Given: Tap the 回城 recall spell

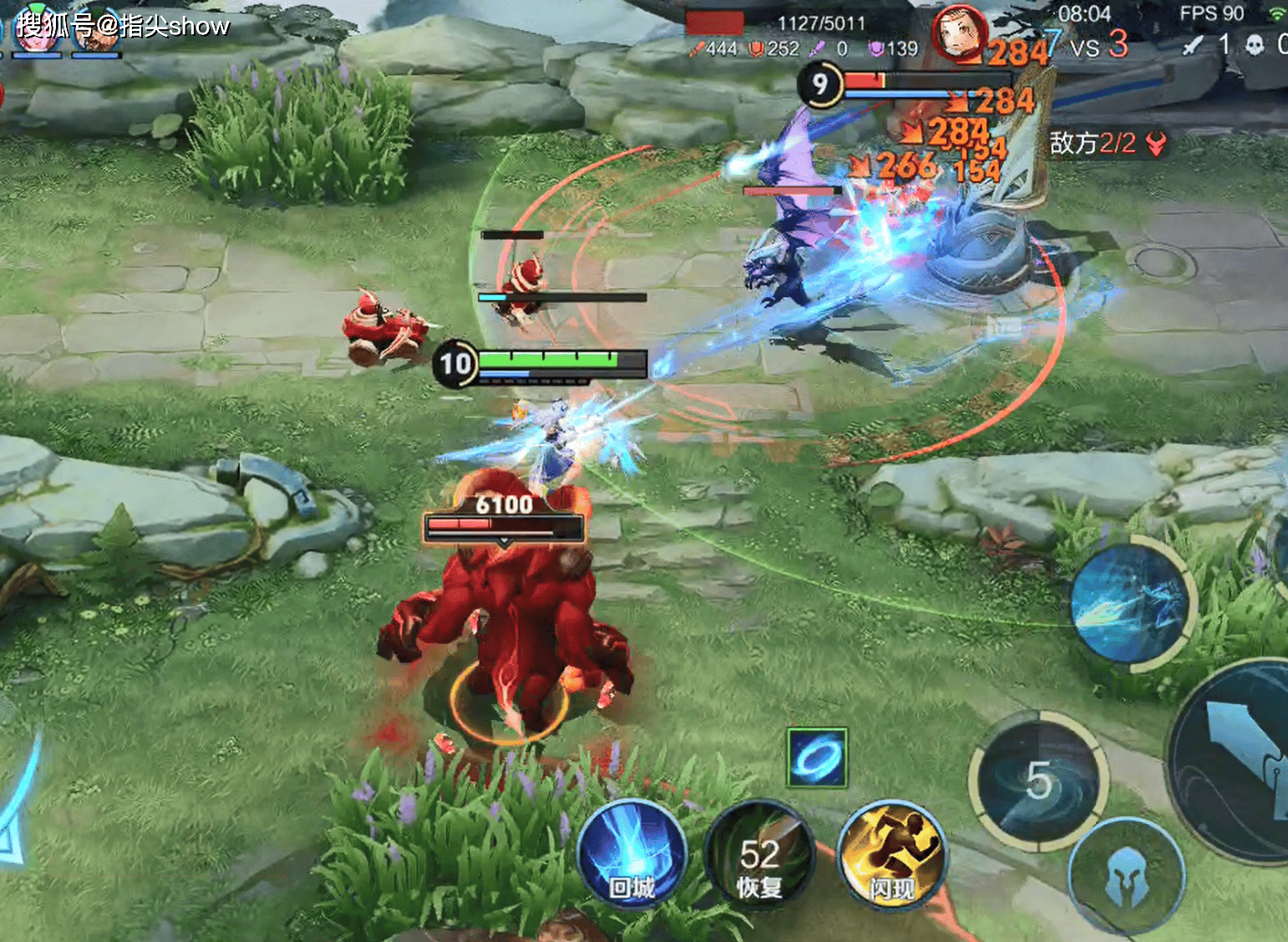Looking at the screenshot, I should point(631,856).
